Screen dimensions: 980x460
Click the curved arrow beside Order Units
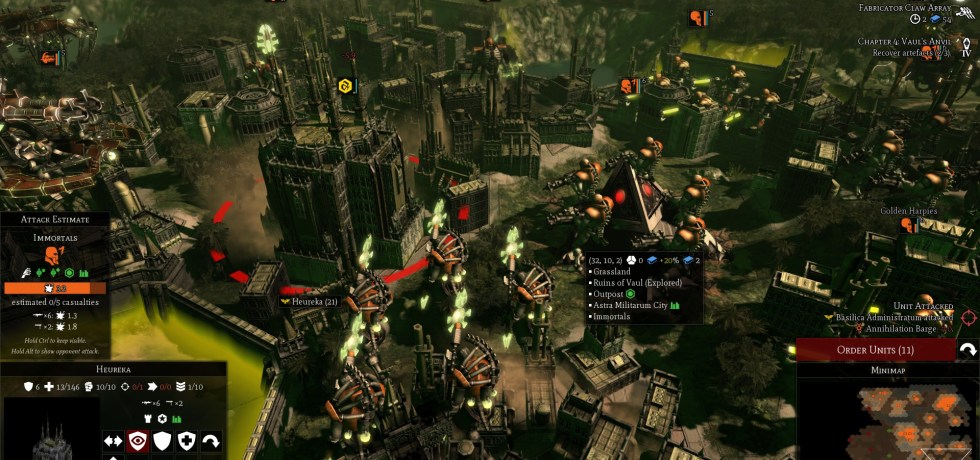coord(967,350)
